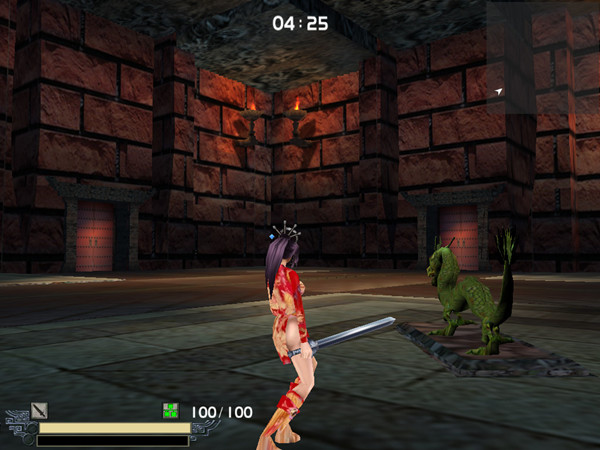Select the equipped sword weapon icon
Screen dimensions: 600x450
coord(39,410)
